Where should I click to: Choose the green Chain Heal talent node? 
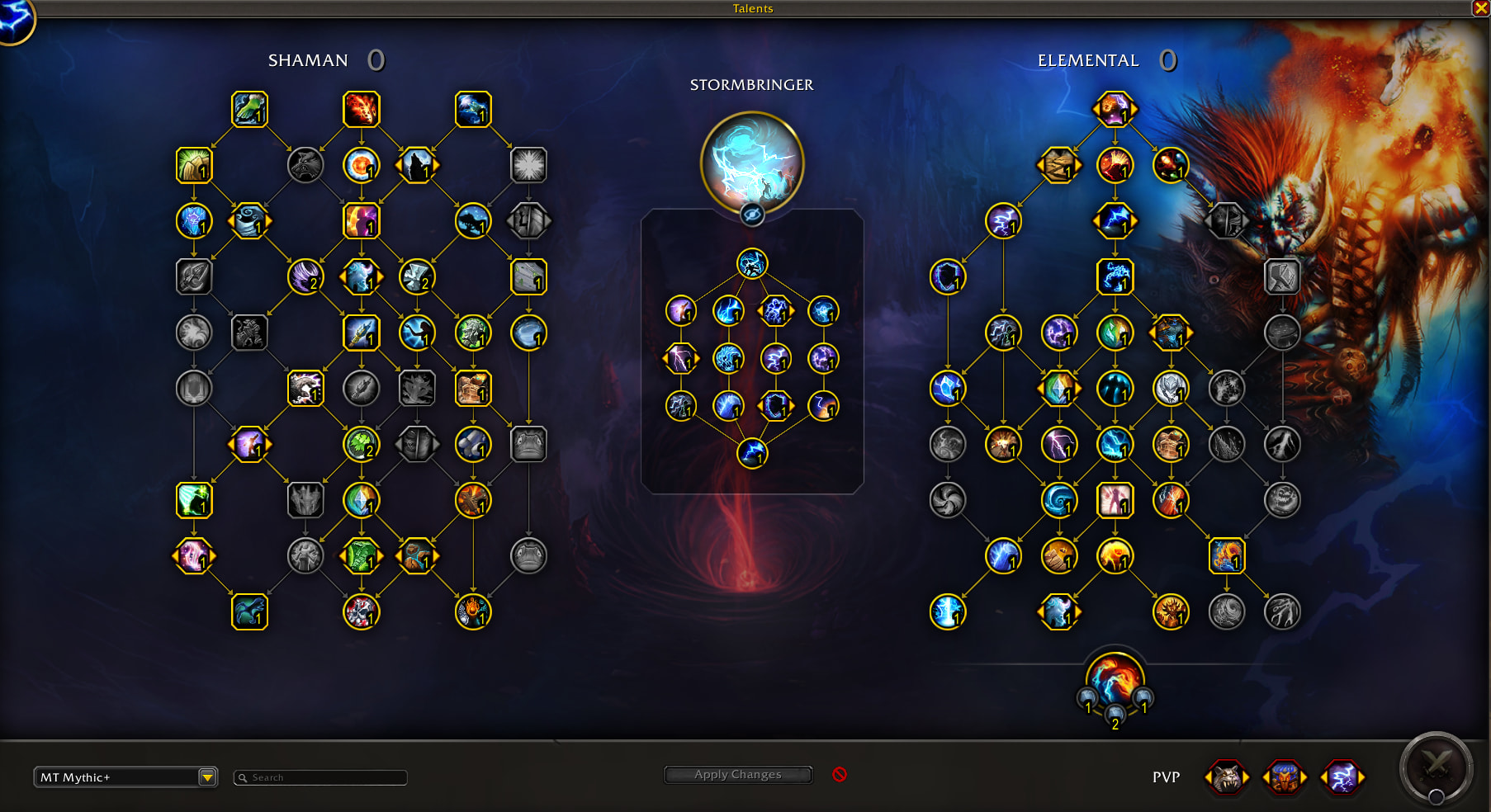pyautogui.click(x=249, y=110)
